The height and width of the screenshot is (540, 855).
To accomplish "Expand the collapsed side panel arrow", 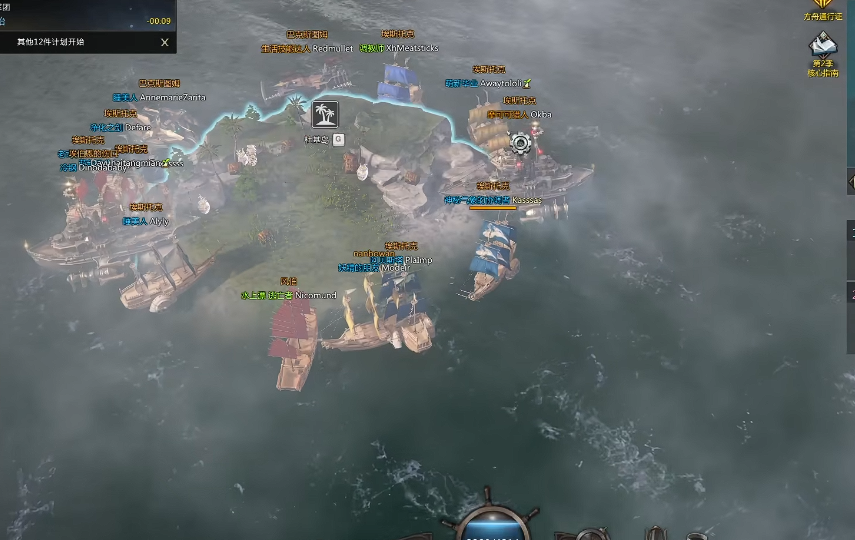I will click(850, 181).
